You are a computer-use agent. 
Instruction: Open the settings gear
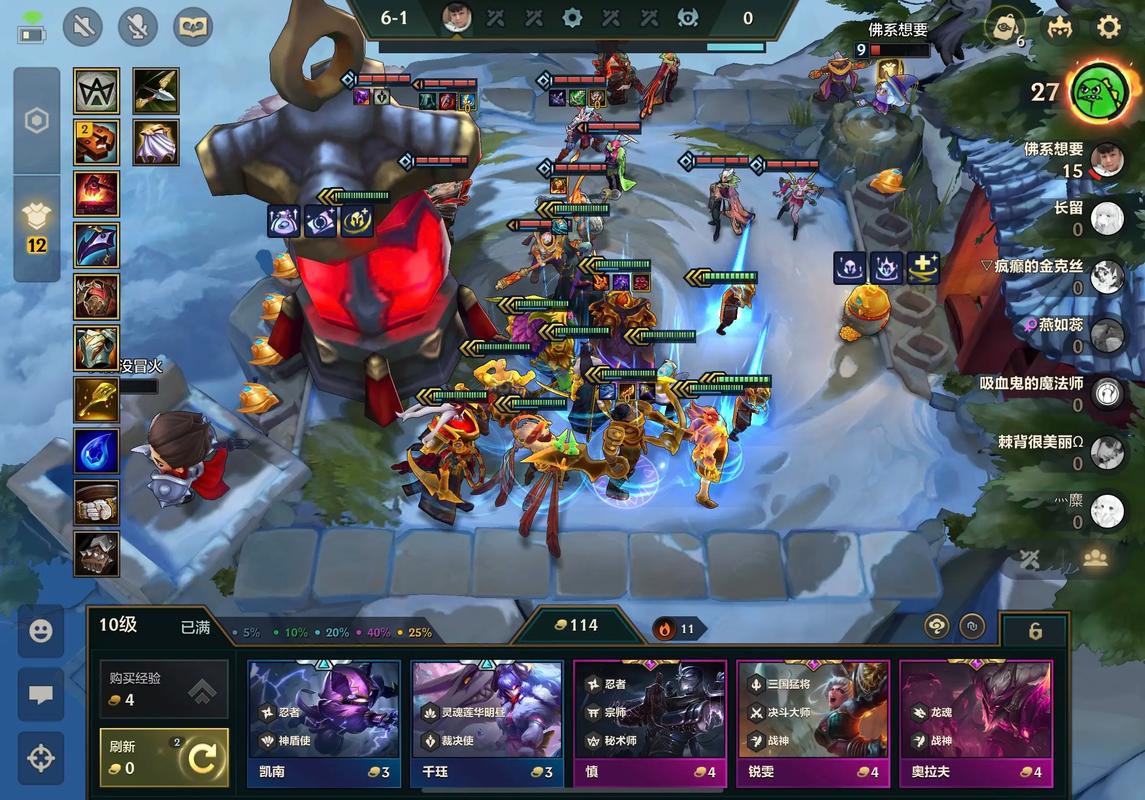(1109, 27)
